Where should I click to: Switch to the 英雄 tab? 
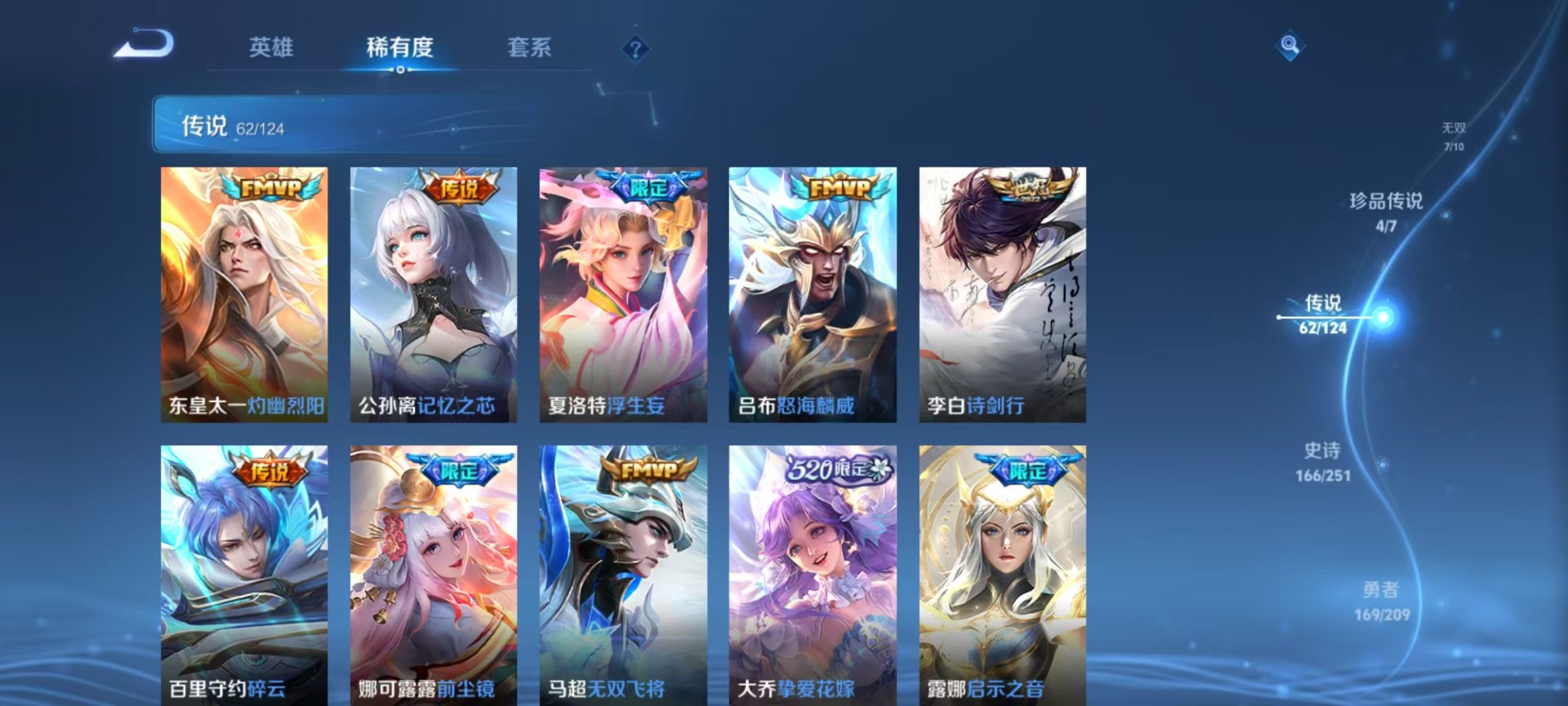pyautogui.click(x=270, y=47)
